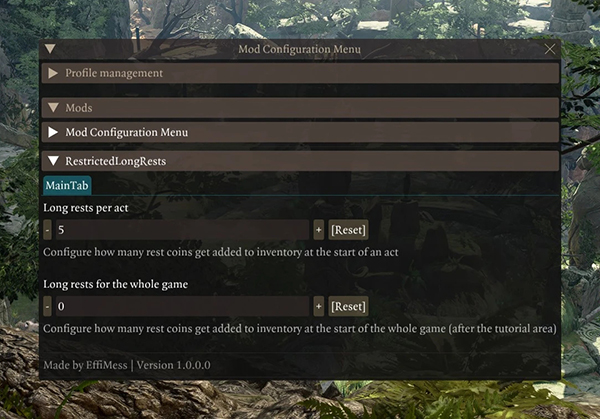Select the MainTab tab
The image size is (600, 419).
[x=67, y=185]
